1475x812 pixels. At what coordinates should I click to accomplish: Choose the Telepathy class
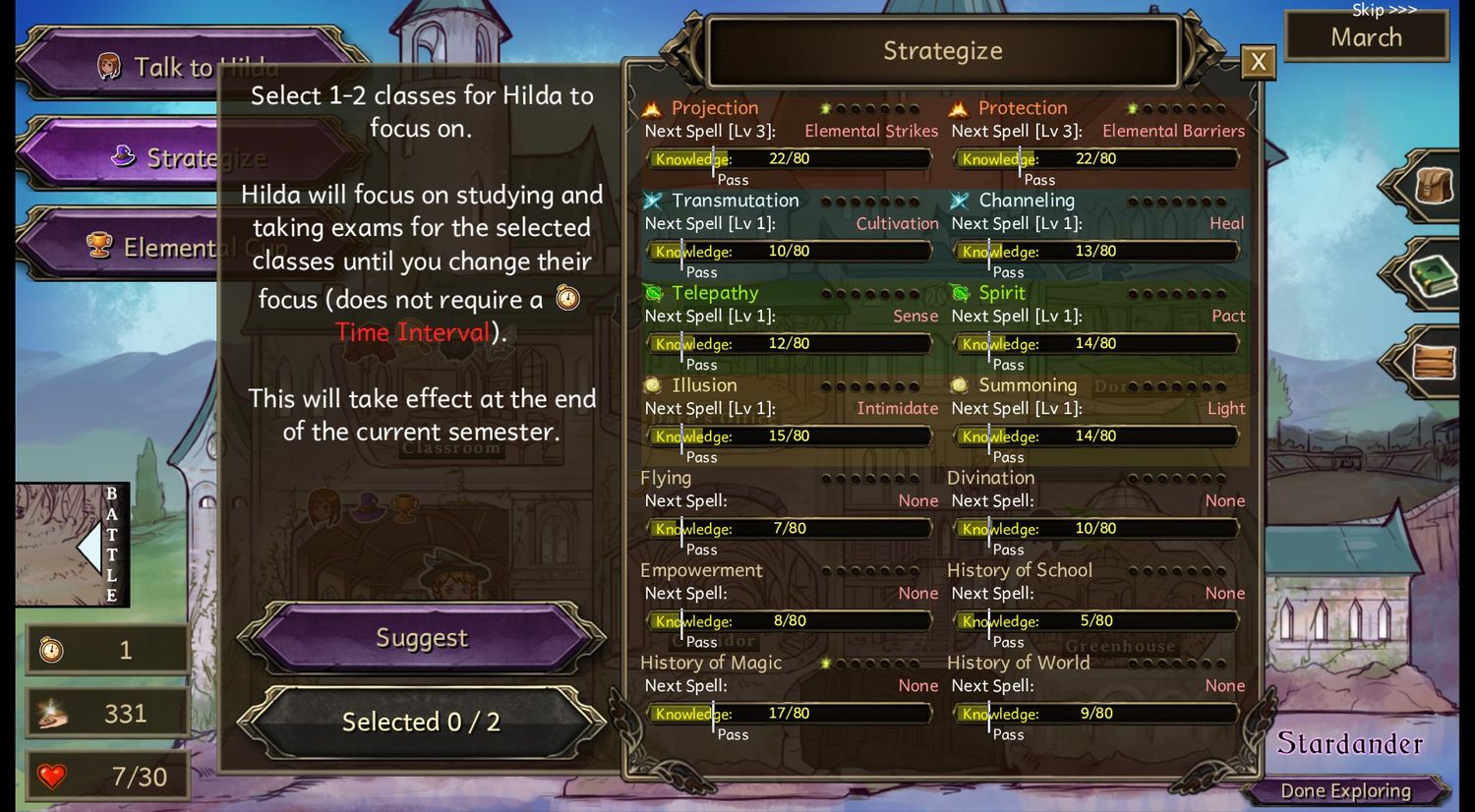pos(715,293)
